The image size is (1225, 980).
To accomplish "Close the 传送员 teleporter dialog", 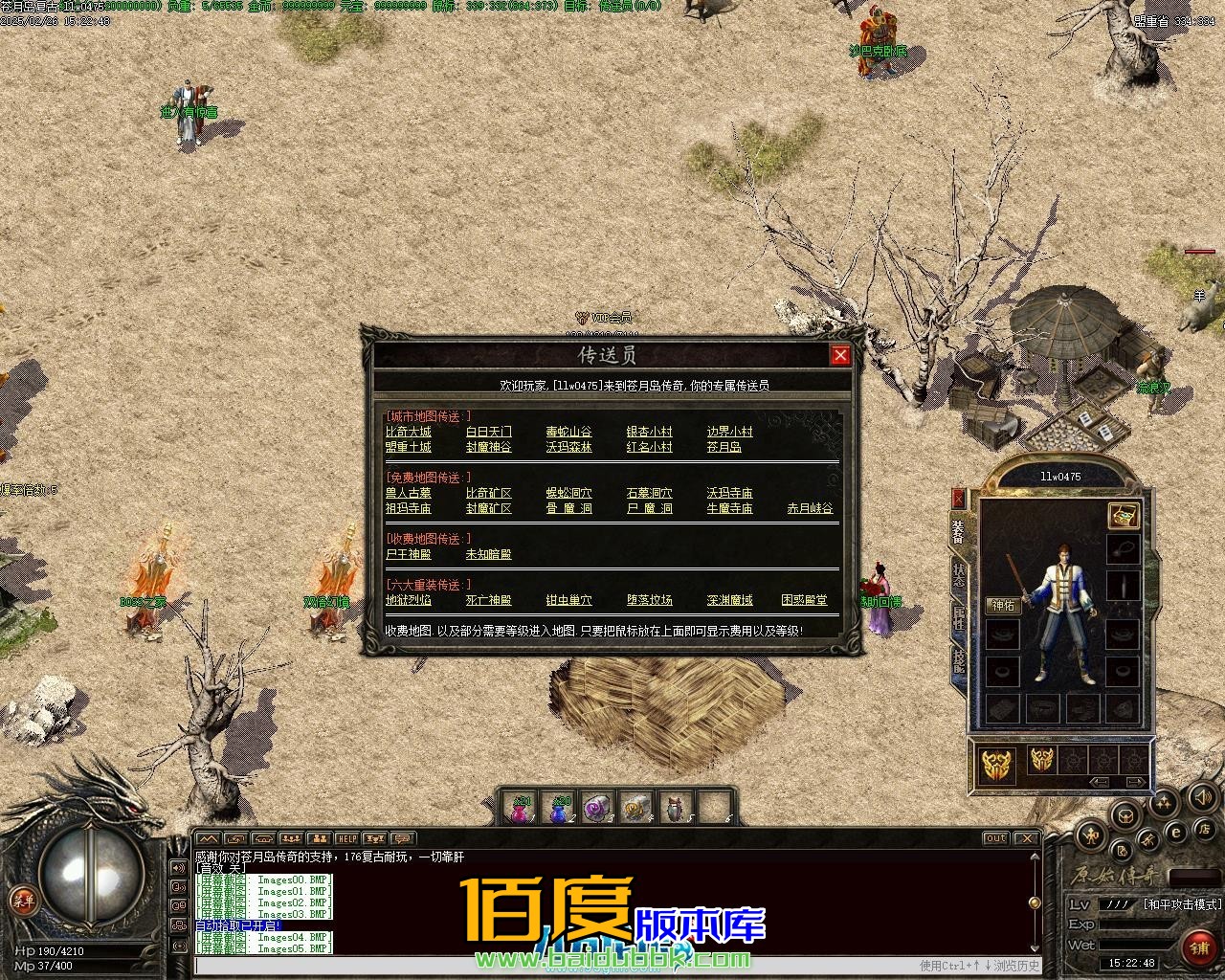I will [x=839, y=355].
